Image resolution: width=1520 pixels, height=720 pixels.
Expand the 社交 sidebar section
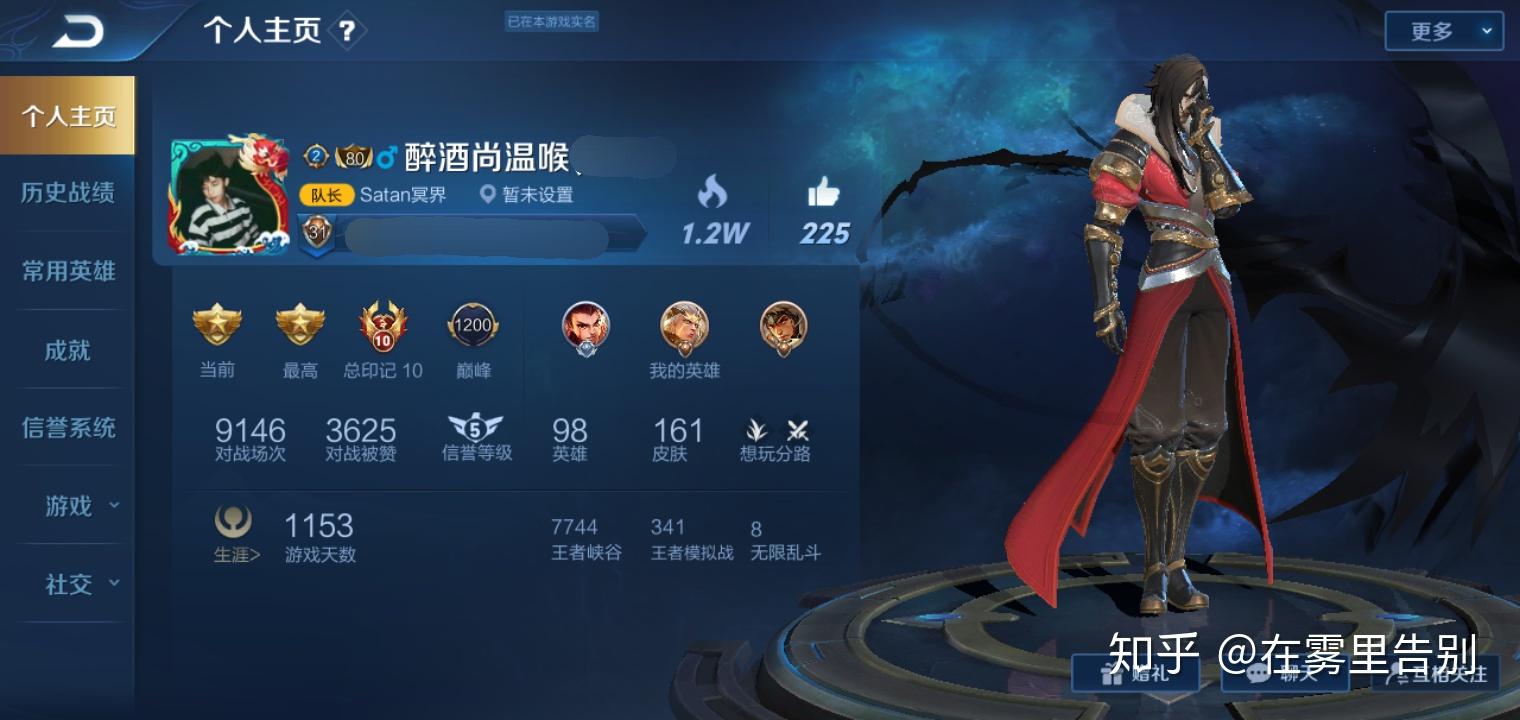click(80, 584)
